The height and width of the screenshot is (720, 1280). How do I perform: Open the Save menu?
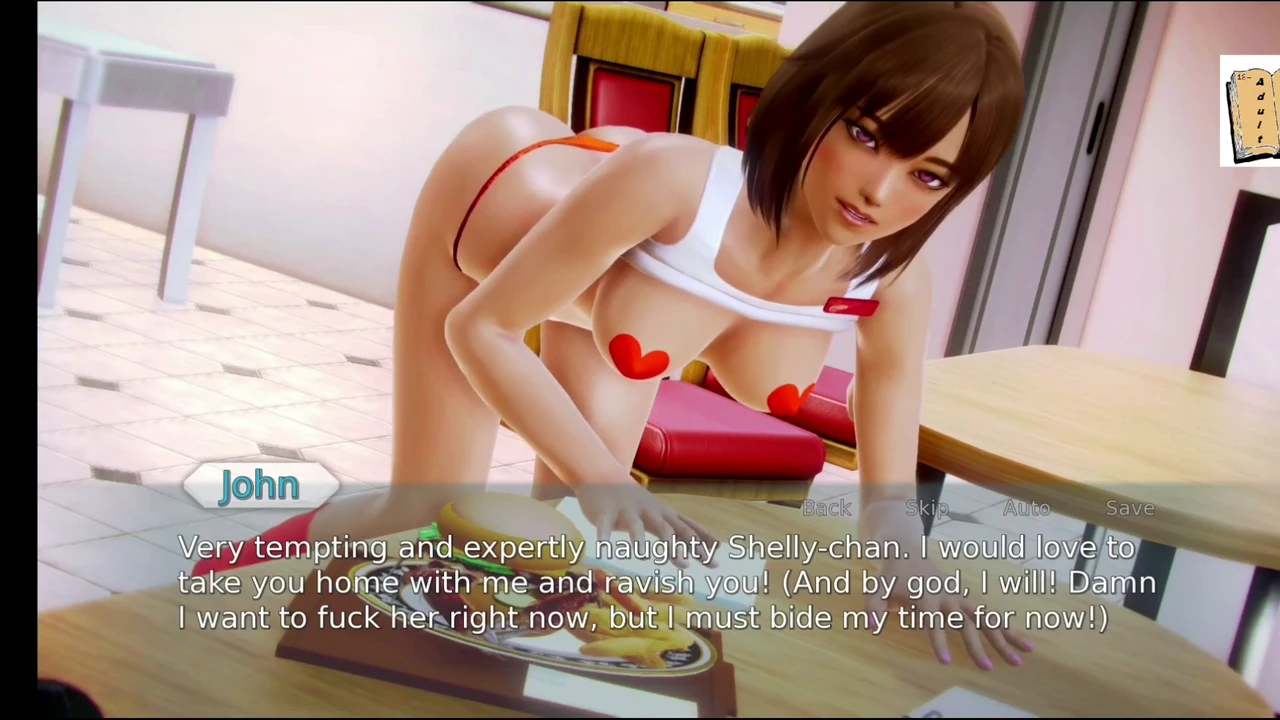point(1130,508)
